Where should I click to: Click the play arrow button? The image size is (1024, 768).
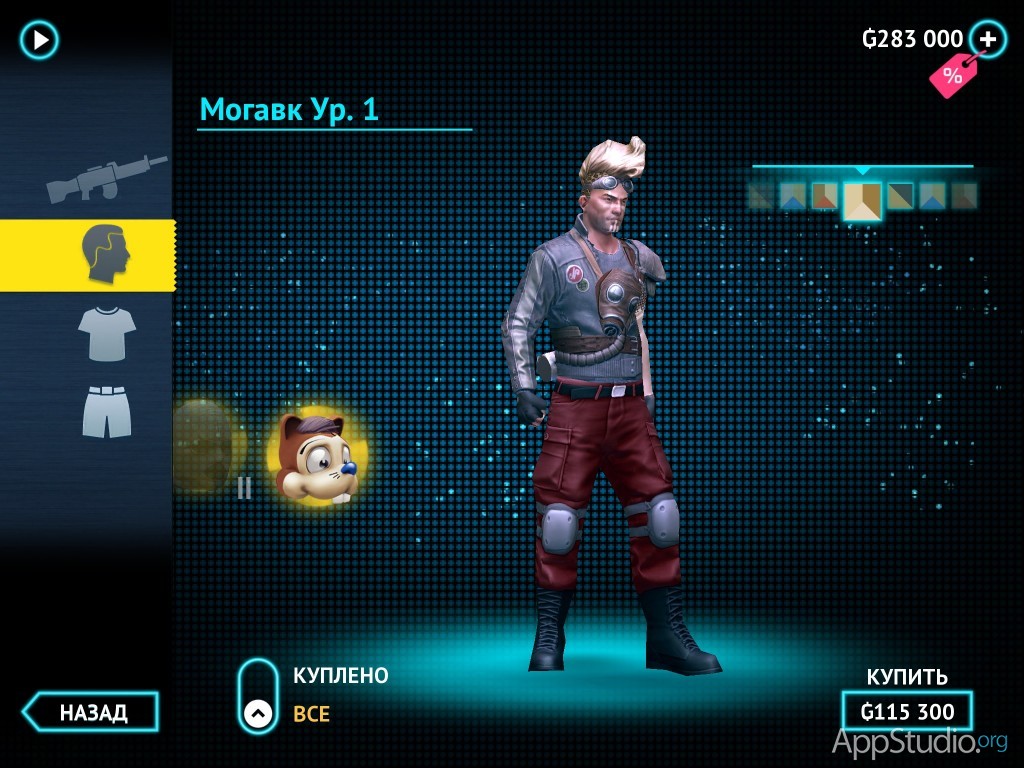coord(40,40)
